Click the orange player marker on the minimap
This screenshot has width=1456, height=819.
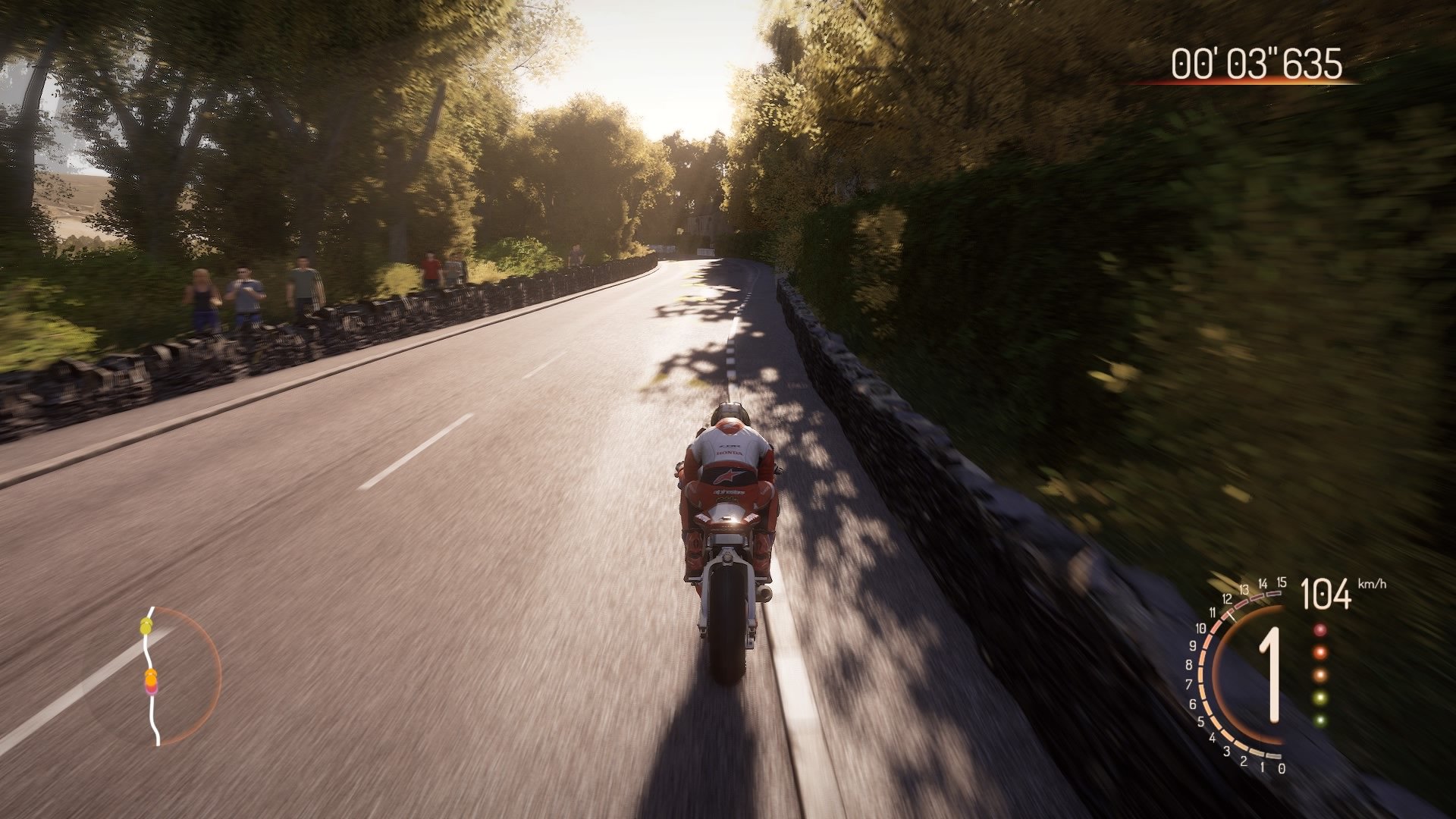click(x=152, y=676)
